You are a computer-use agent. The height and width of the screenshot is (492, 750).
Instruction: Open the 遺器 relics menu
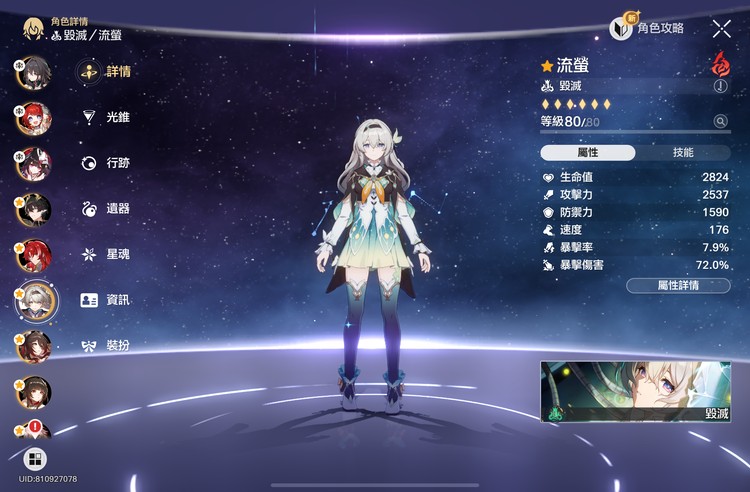(x=105, y=209)
